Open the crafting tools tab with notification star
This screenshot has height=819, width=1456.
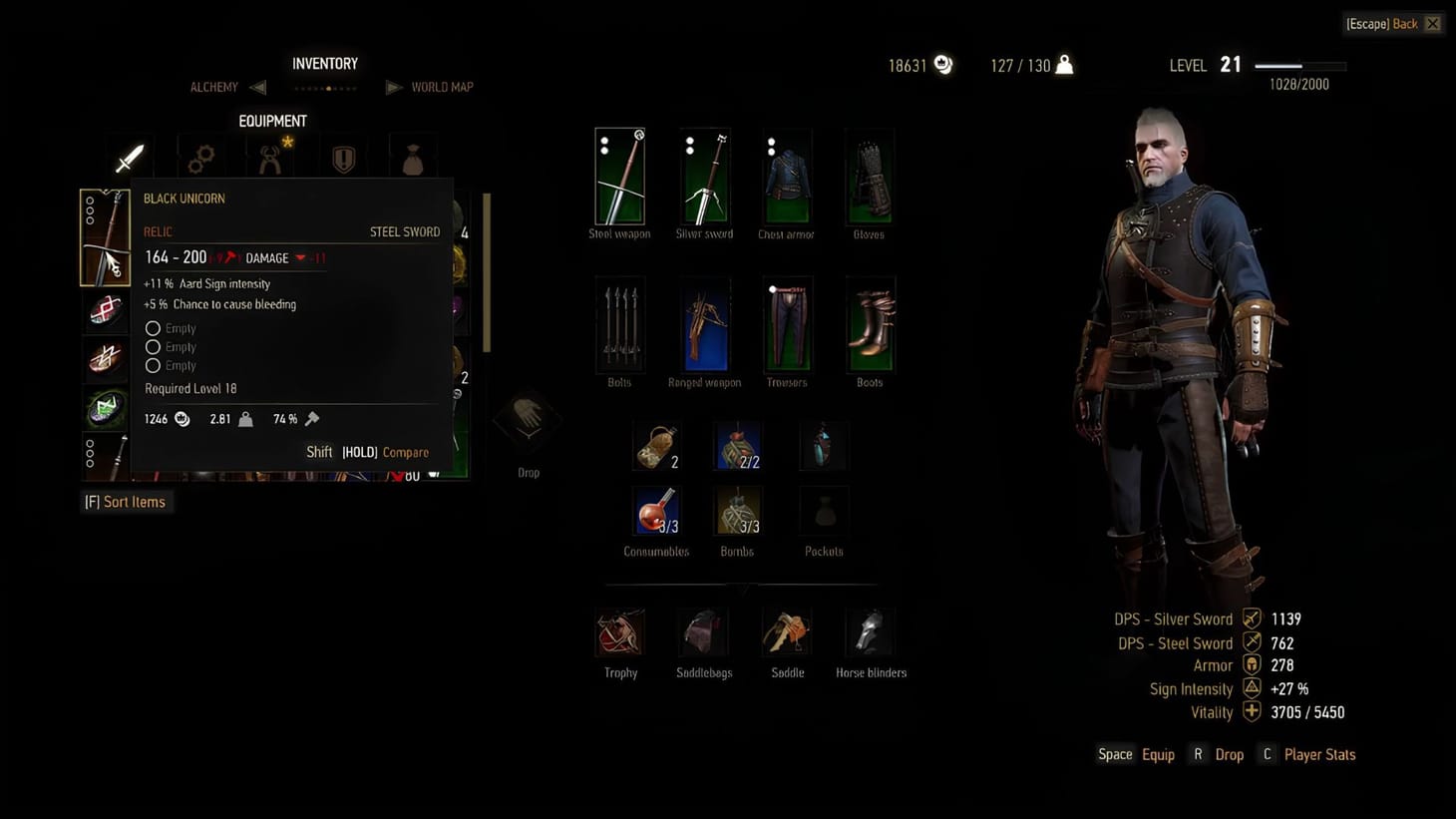(273, 157)
